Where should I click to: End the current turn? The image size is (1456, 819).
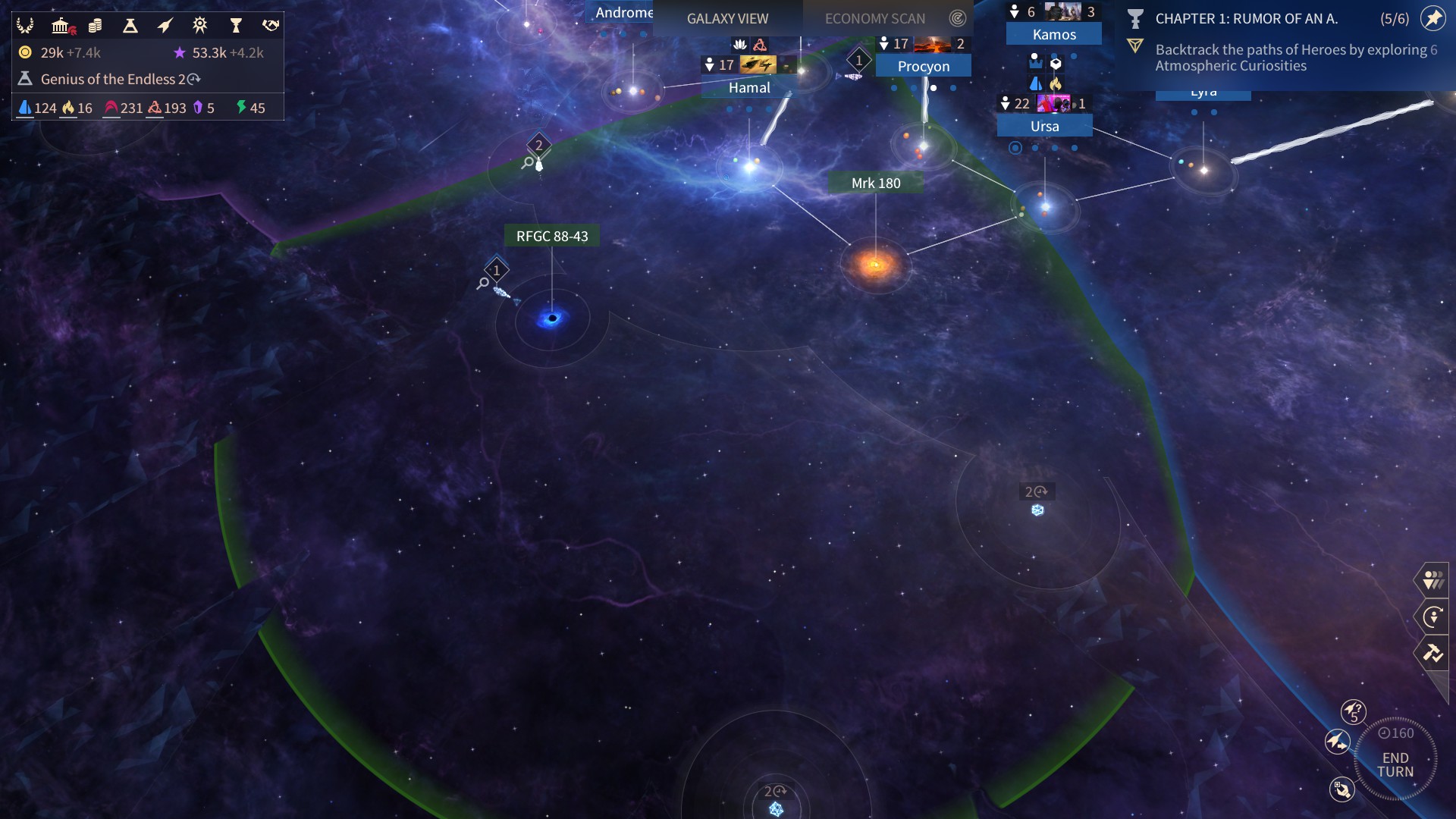pos(1395,764)
